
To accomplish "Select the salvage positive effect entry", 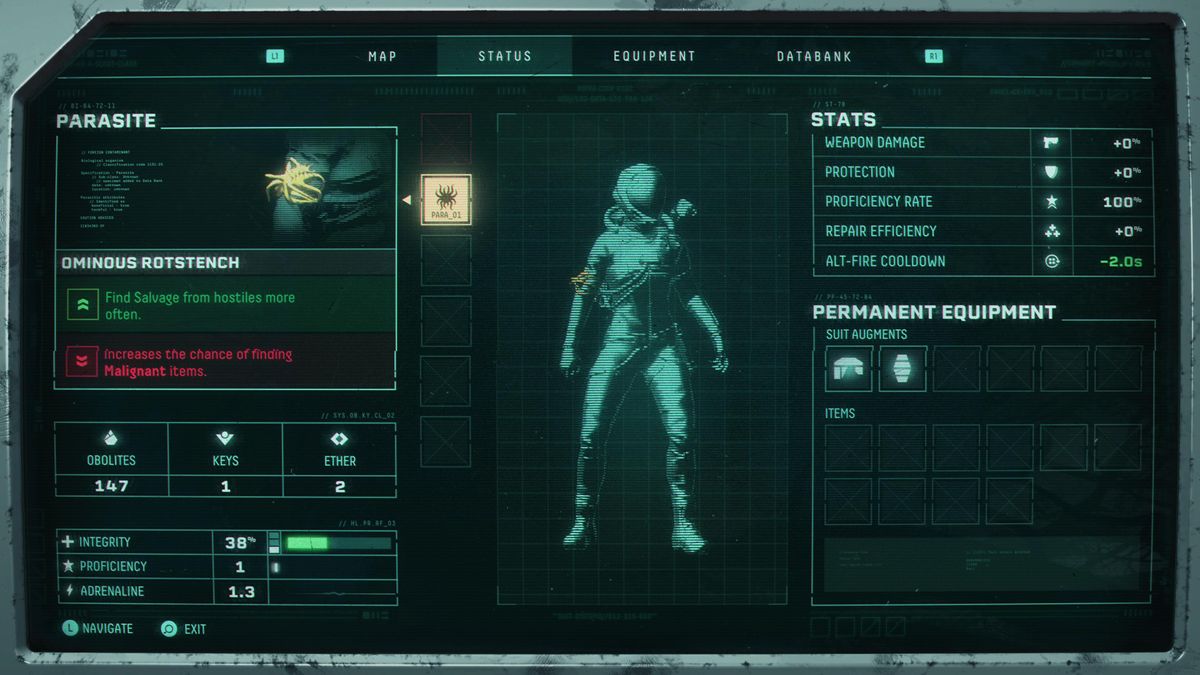I will (226, 305).
